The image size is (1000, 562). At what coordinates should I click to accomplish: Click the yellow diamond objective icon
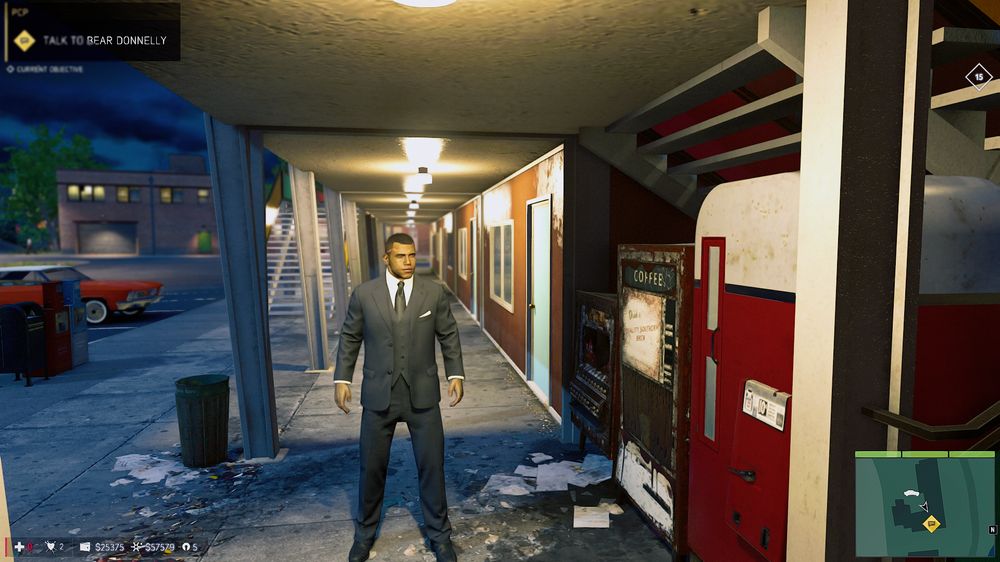pyautogui.click(x=25, y=41)
